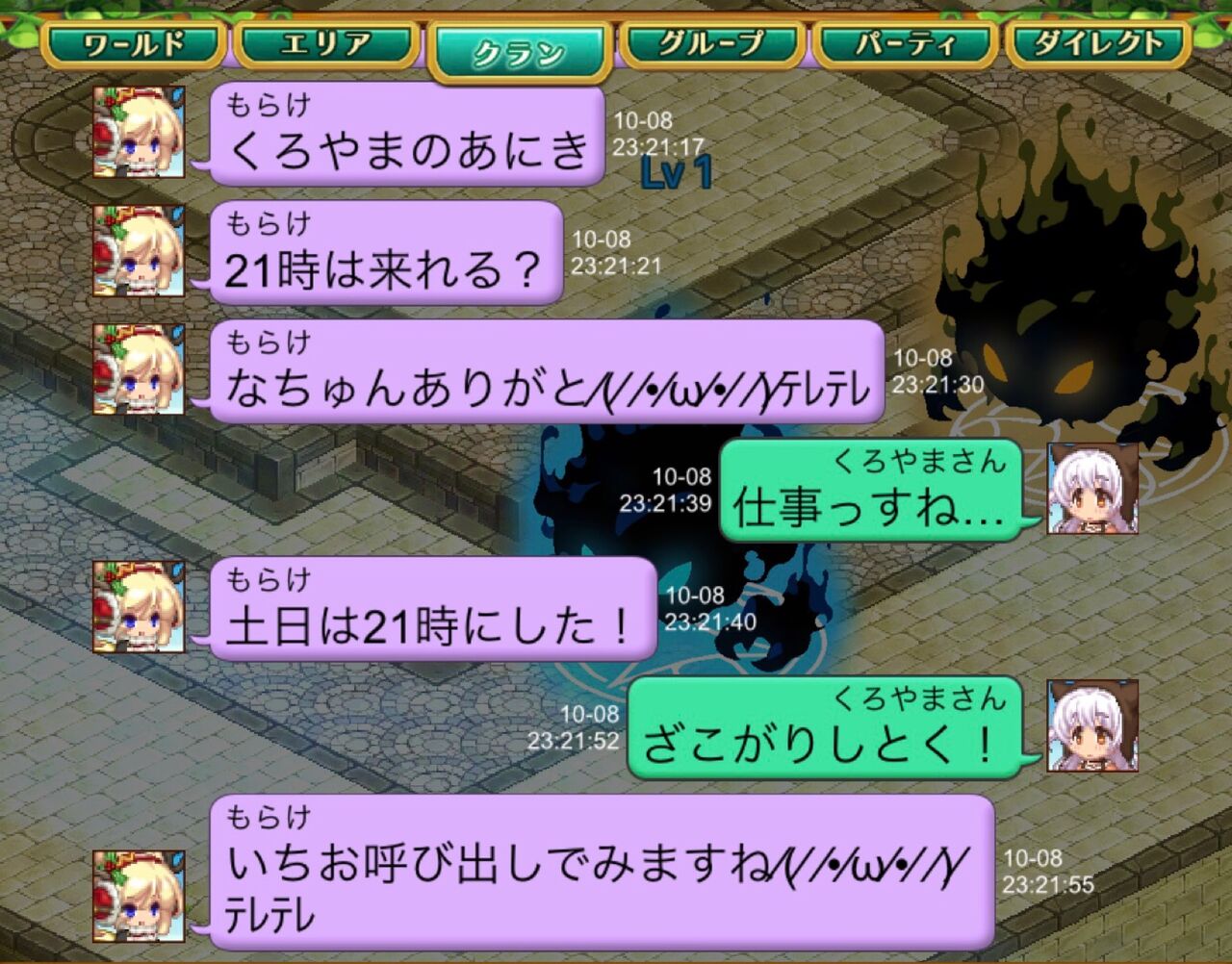Switch to the ワールド chat tab
Image resolution: width=1232 pixels, height=964 pixels.
(140, 41)
